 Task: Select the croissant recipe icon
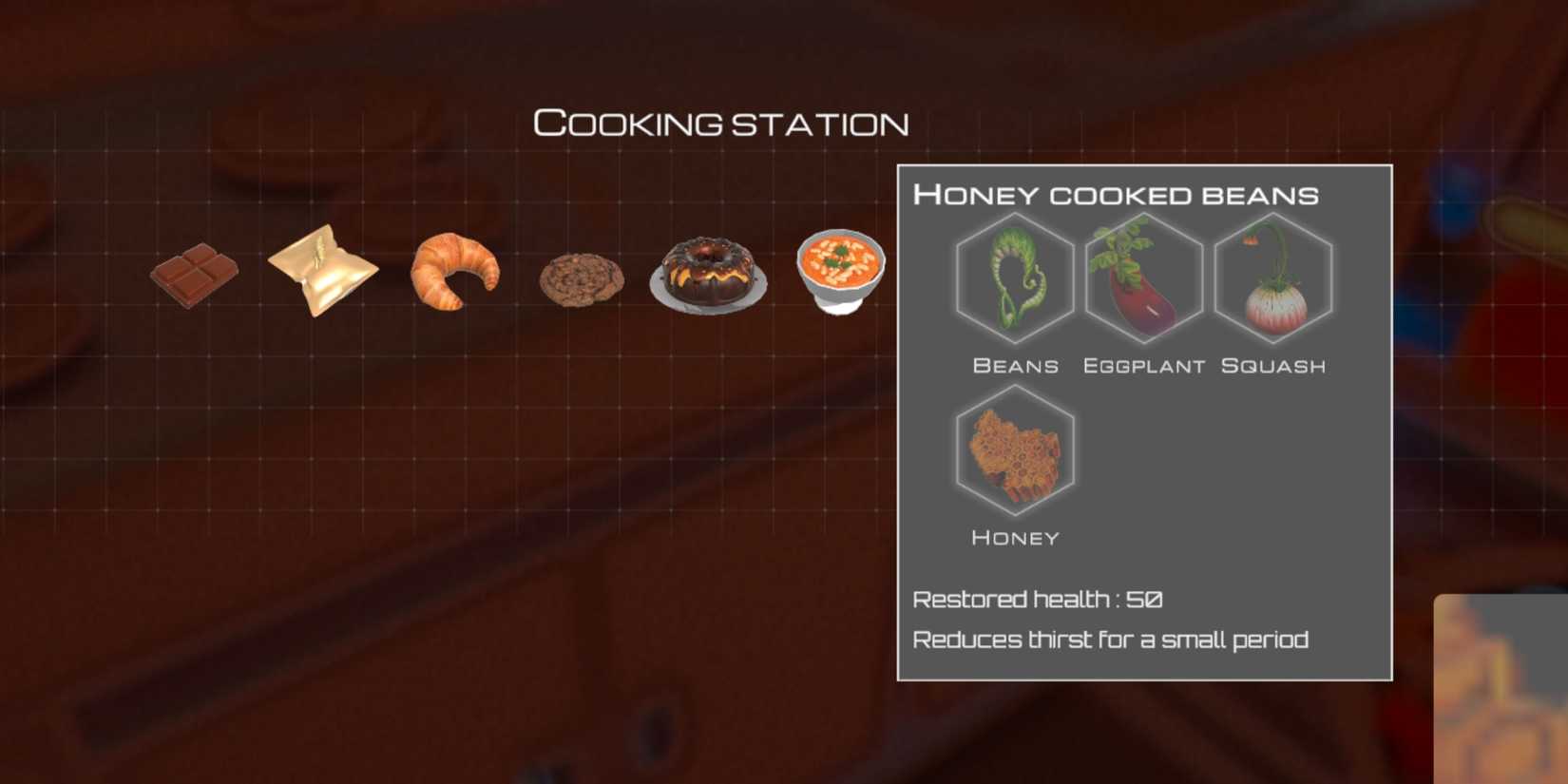pyautogui.click(x=454, y=276)
